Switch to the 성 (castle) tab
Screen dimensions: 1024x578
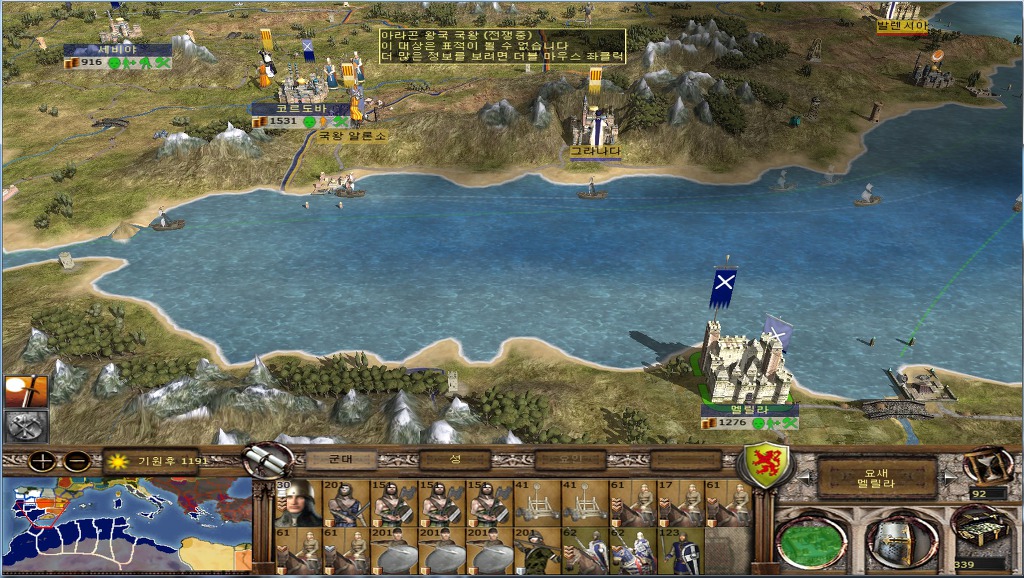455,460
